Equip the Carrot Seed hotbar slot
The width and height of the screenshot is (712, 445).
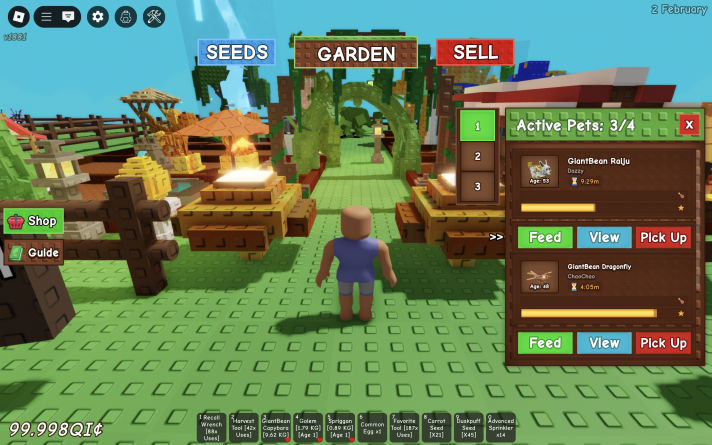(x=435, y=428)
